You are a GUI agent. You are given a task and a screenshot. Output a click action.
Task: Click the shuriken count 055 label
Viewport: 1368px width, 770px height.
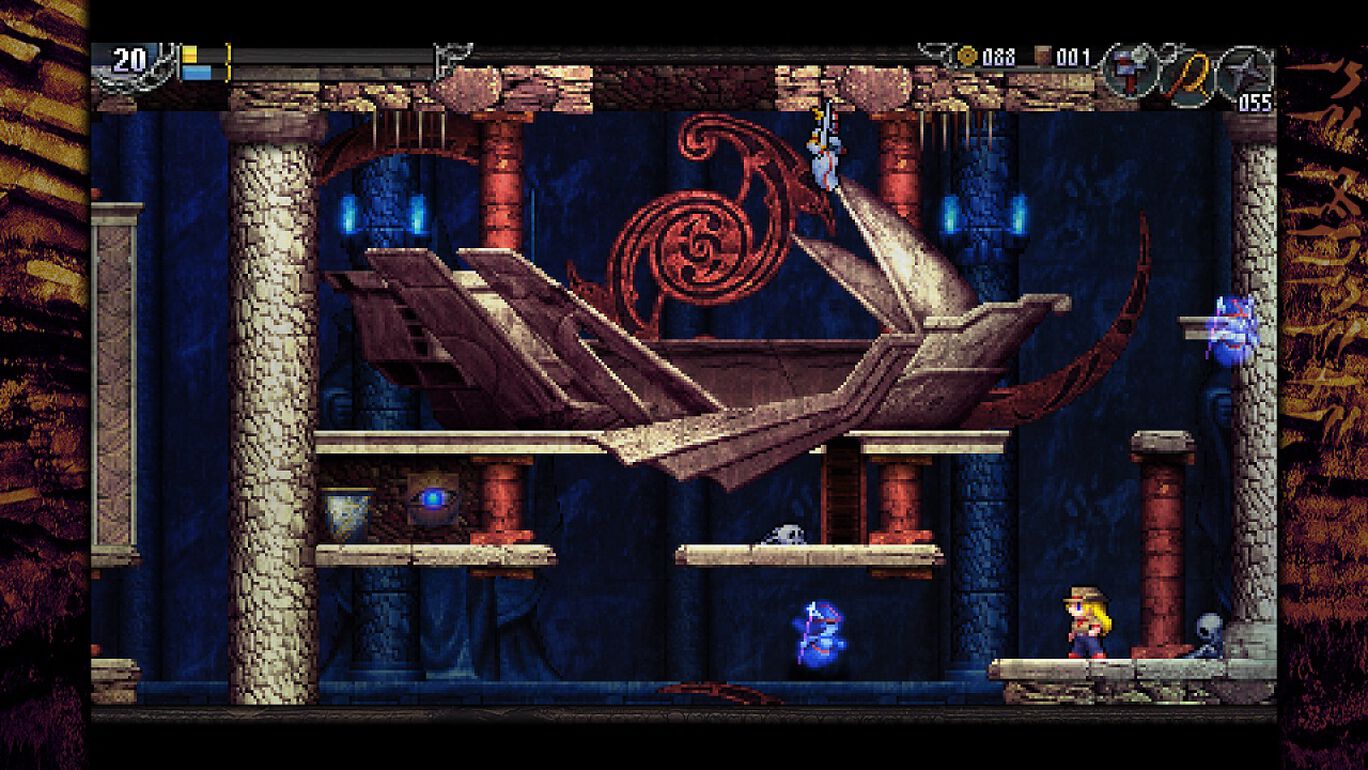[x=1258, y=100]
